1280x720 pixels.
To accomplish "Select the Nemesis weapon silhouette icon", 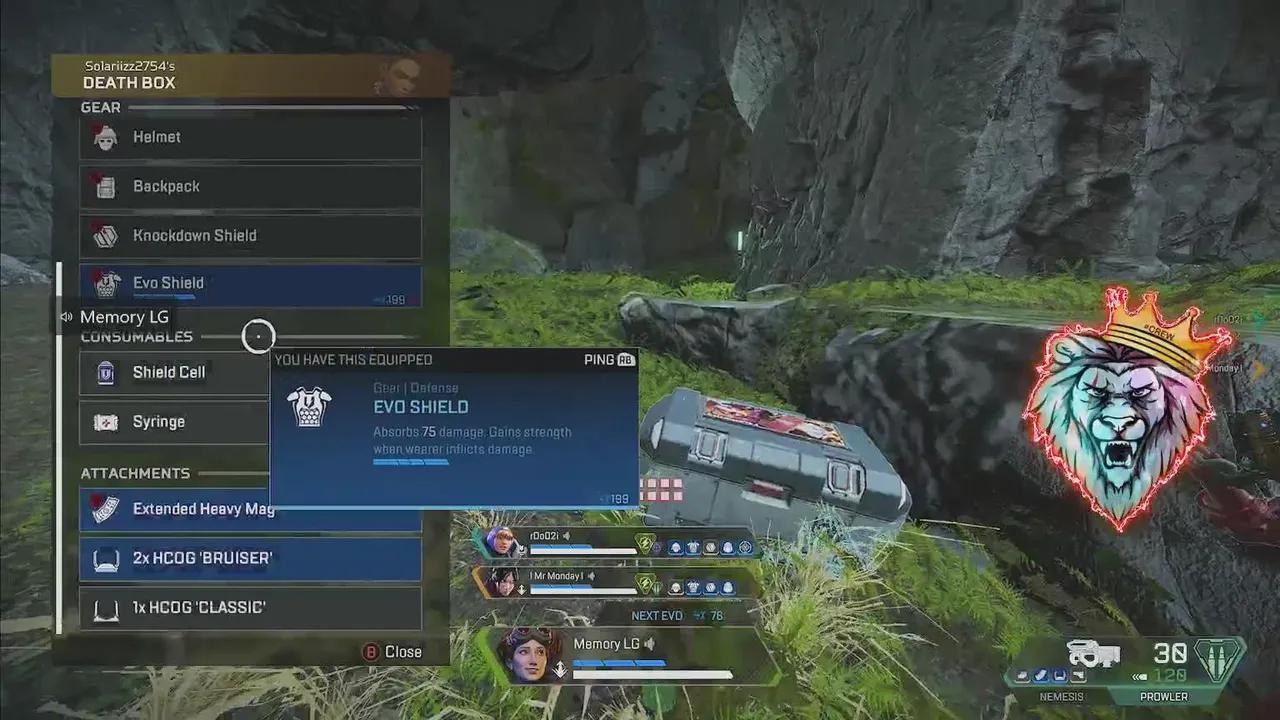I will [1095, 655].
